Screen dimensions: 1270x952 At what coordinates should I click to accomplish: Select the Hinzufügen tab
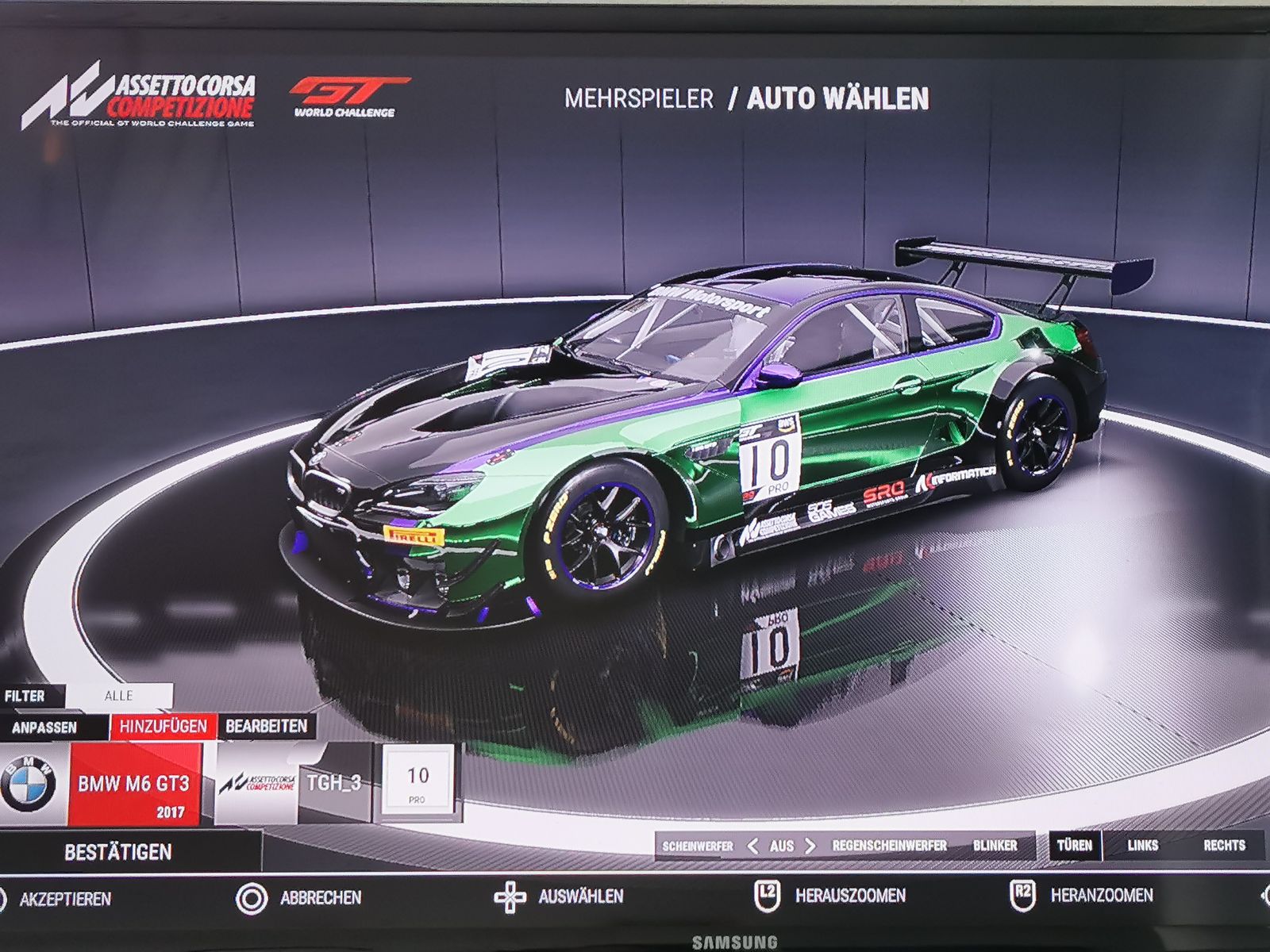pos(163,726)
